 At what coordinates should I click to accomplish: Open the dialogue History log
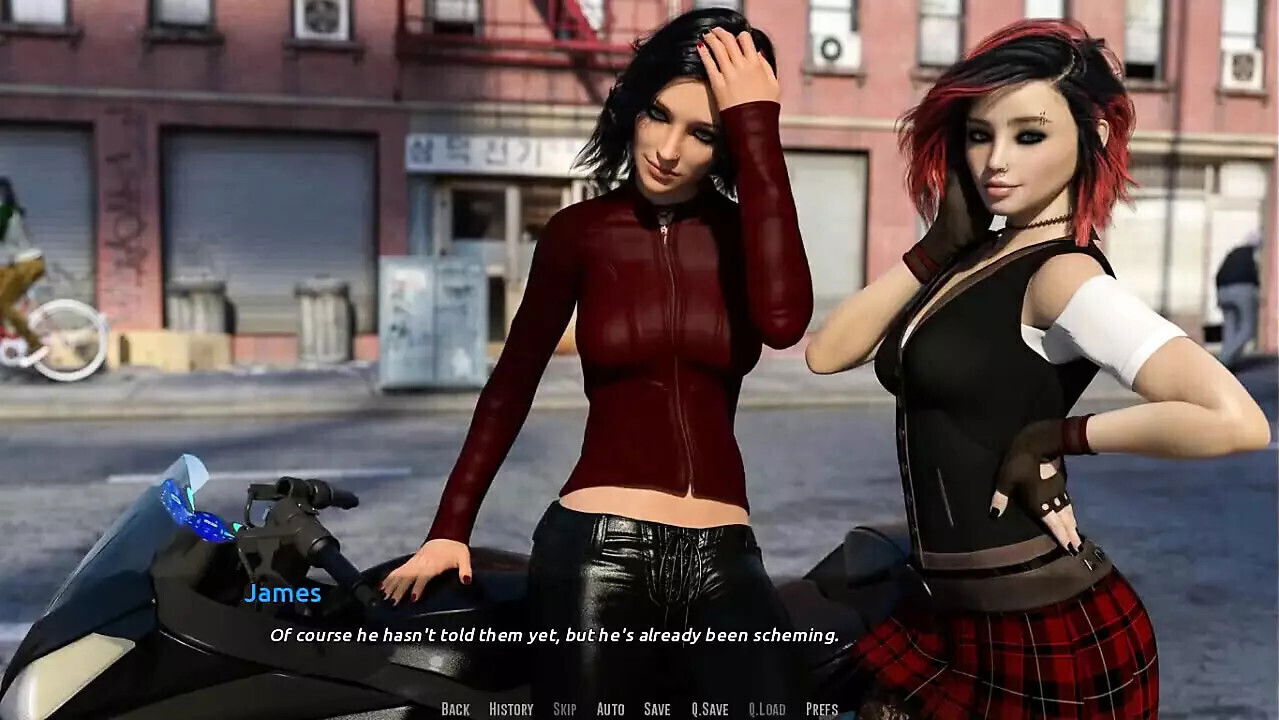511,709
